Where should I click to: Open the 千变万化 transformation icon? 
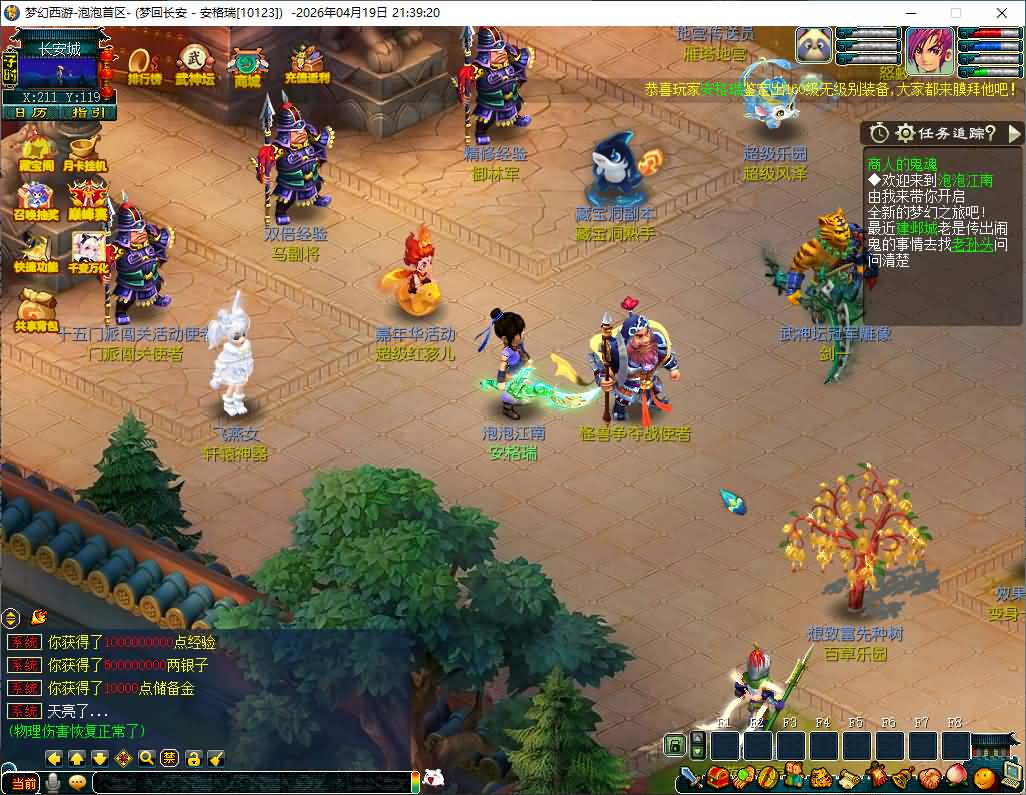pyautogui.click(x=87, y=254)
